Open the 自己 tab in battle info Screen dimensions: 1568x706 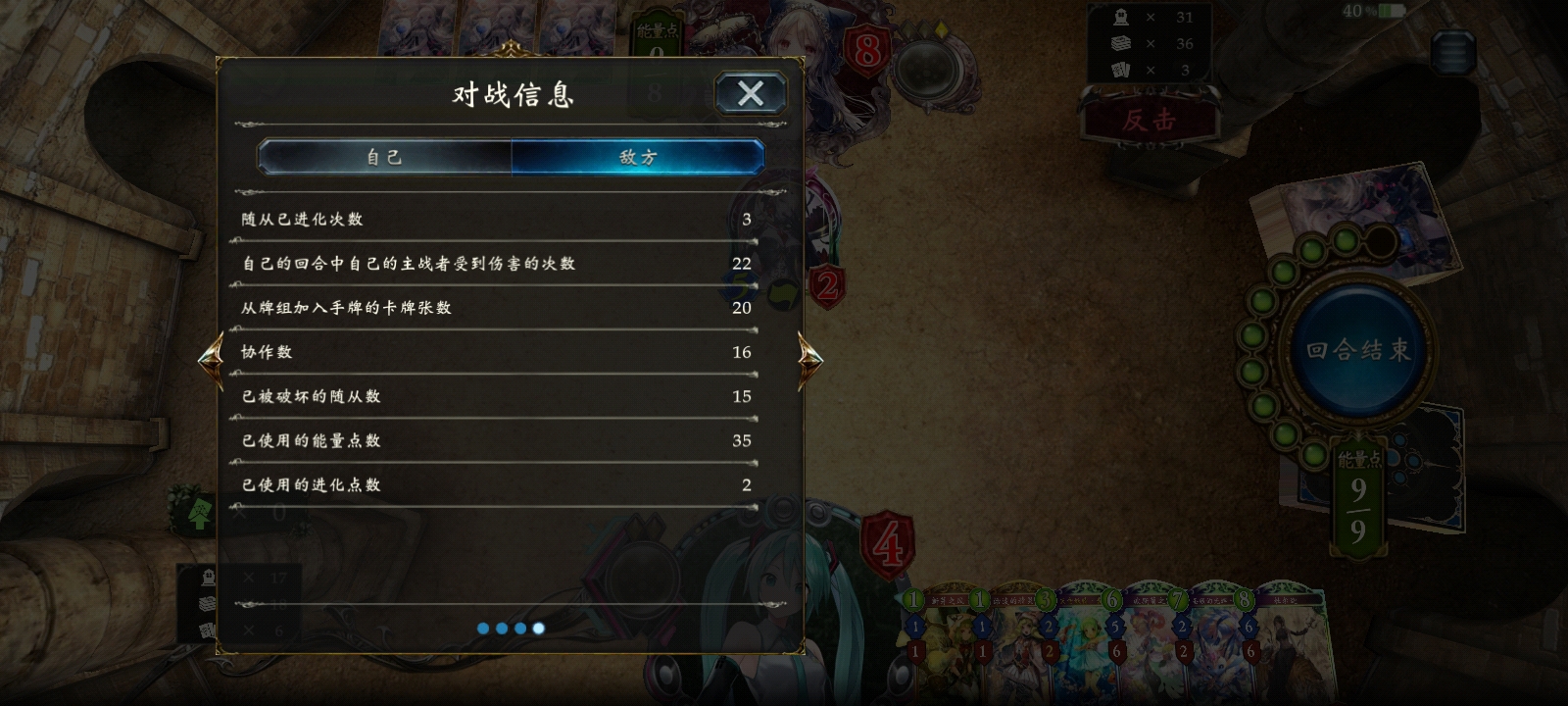coord(384,157)
